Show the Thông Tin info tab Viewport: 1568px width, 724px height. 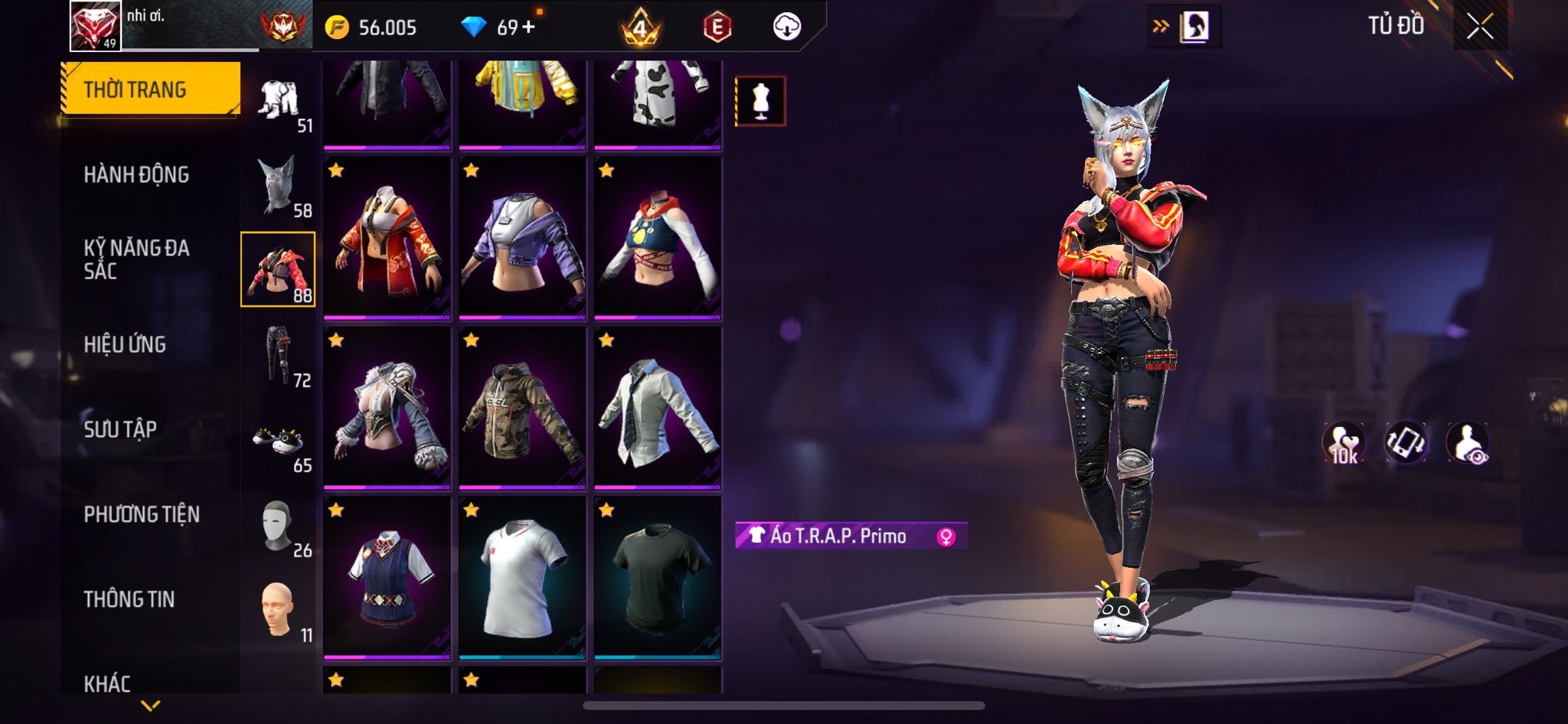point(129,599)
